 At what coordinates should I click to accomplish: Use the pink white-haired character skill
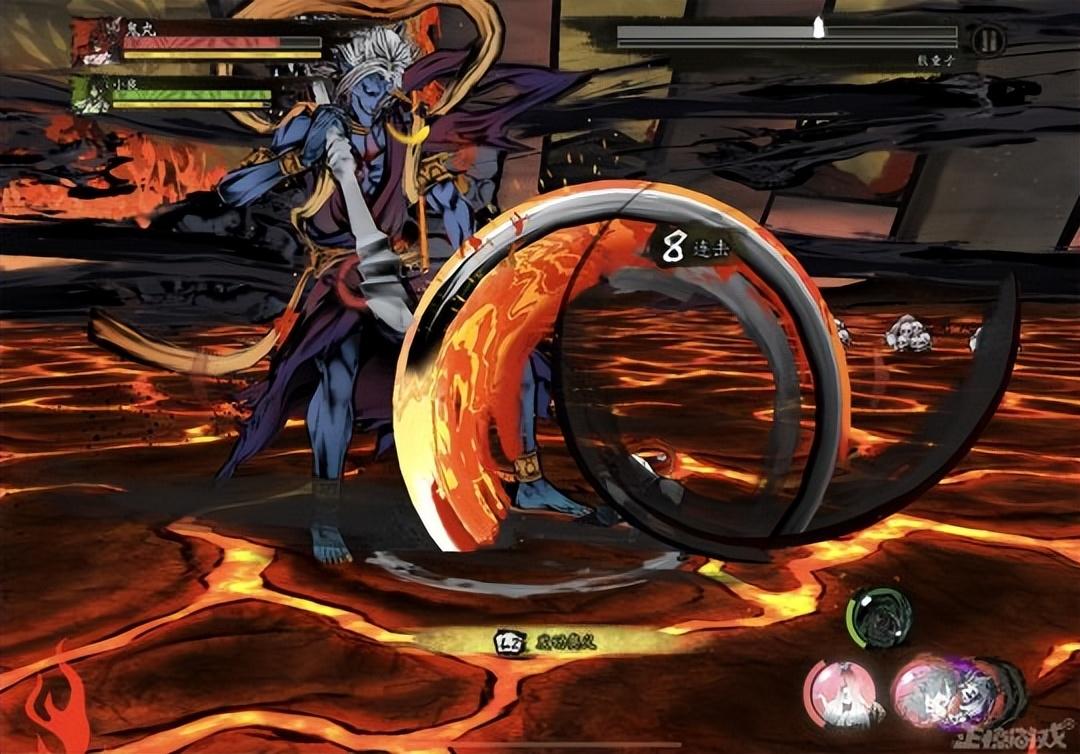(x=842, y=695)
